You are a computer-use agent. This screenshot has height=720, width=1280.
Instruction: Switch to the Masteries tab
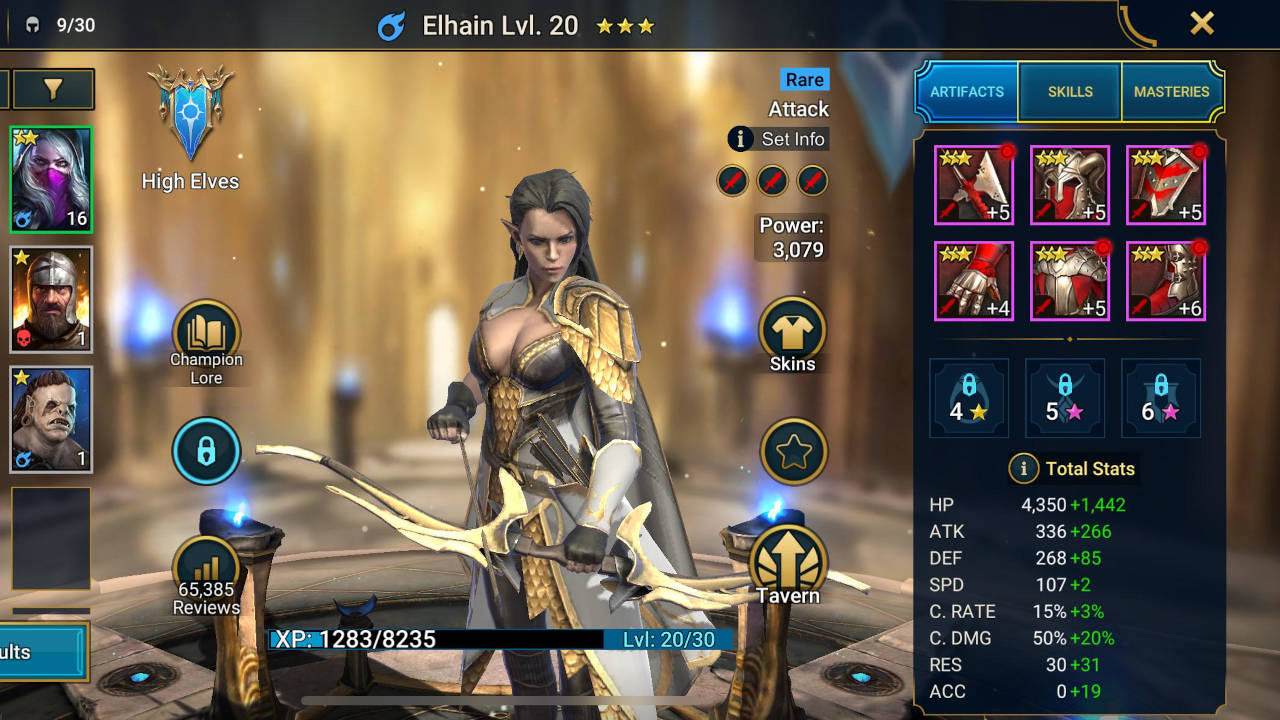[1172, 91]
